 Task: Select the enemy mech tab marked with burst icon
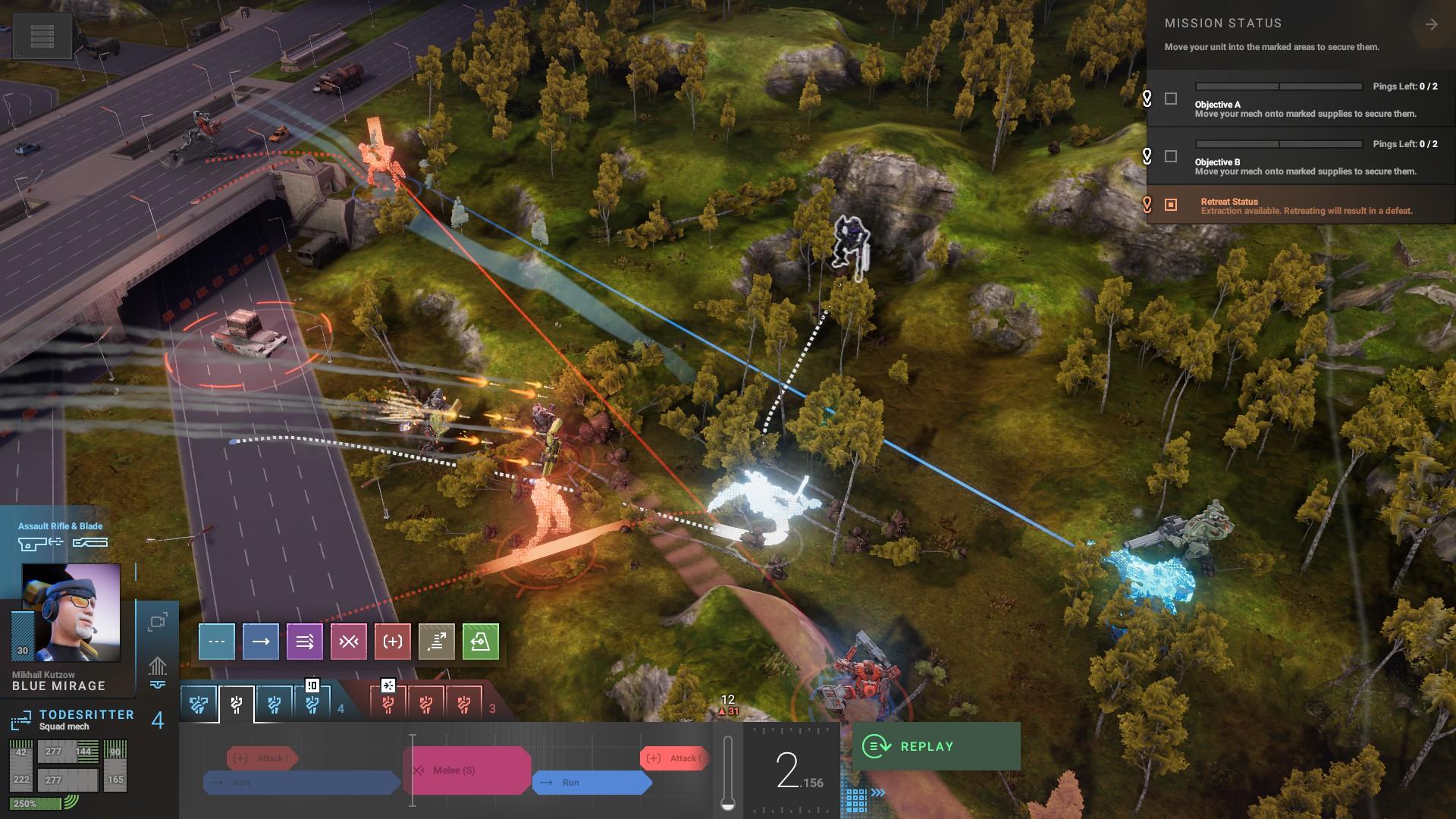click(x=388, y=705)
